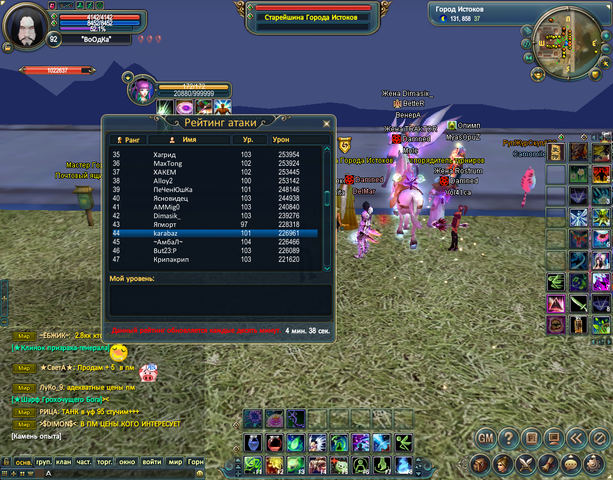Click the ranking list scrollbar down arrow

click(x=326, y=266)
